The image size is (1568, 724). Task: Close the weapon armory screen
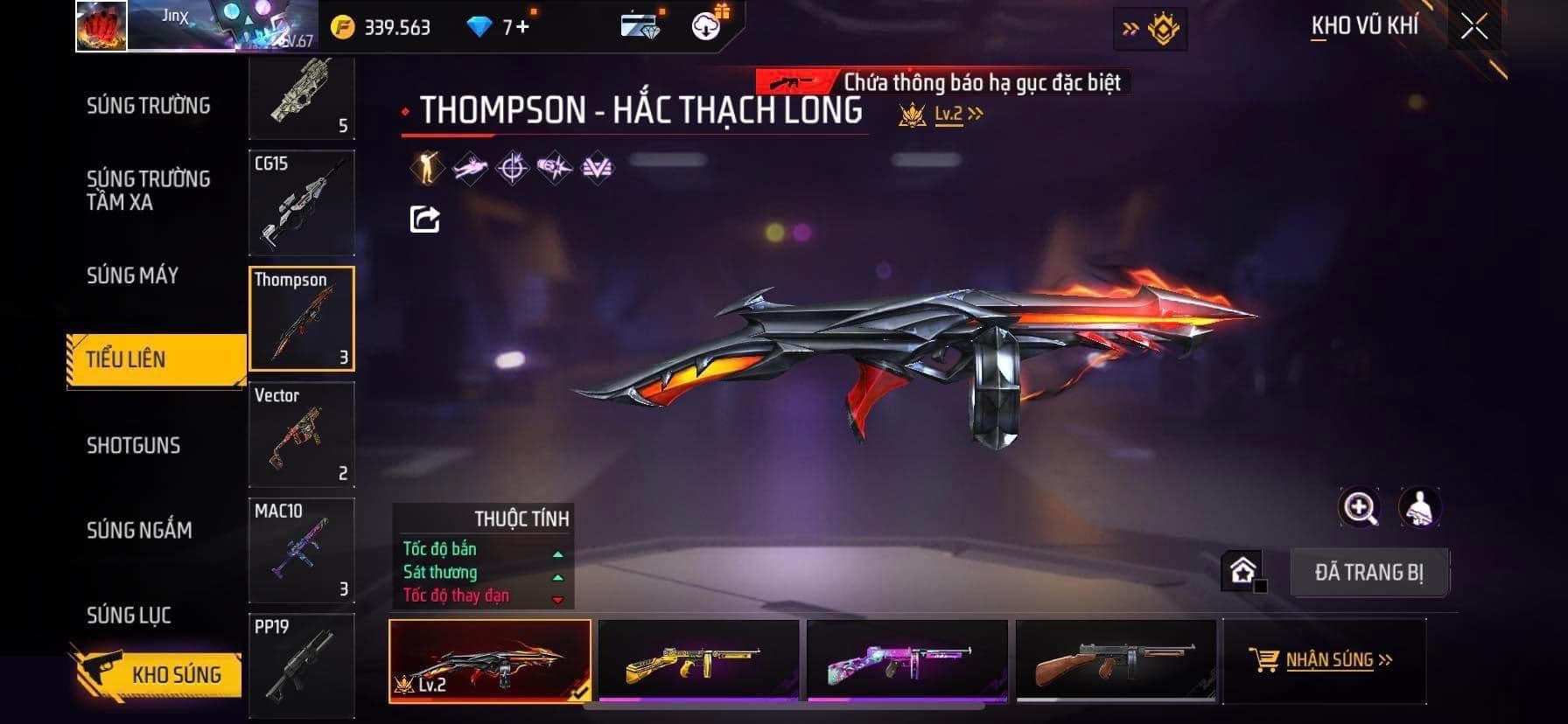(x=1473, y=27)
